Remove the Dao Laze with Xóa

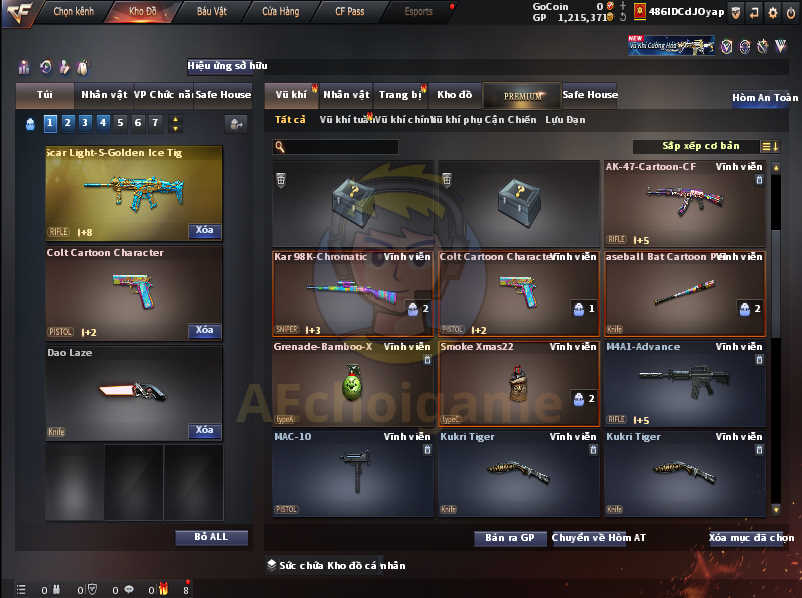(x=204, y=430)
